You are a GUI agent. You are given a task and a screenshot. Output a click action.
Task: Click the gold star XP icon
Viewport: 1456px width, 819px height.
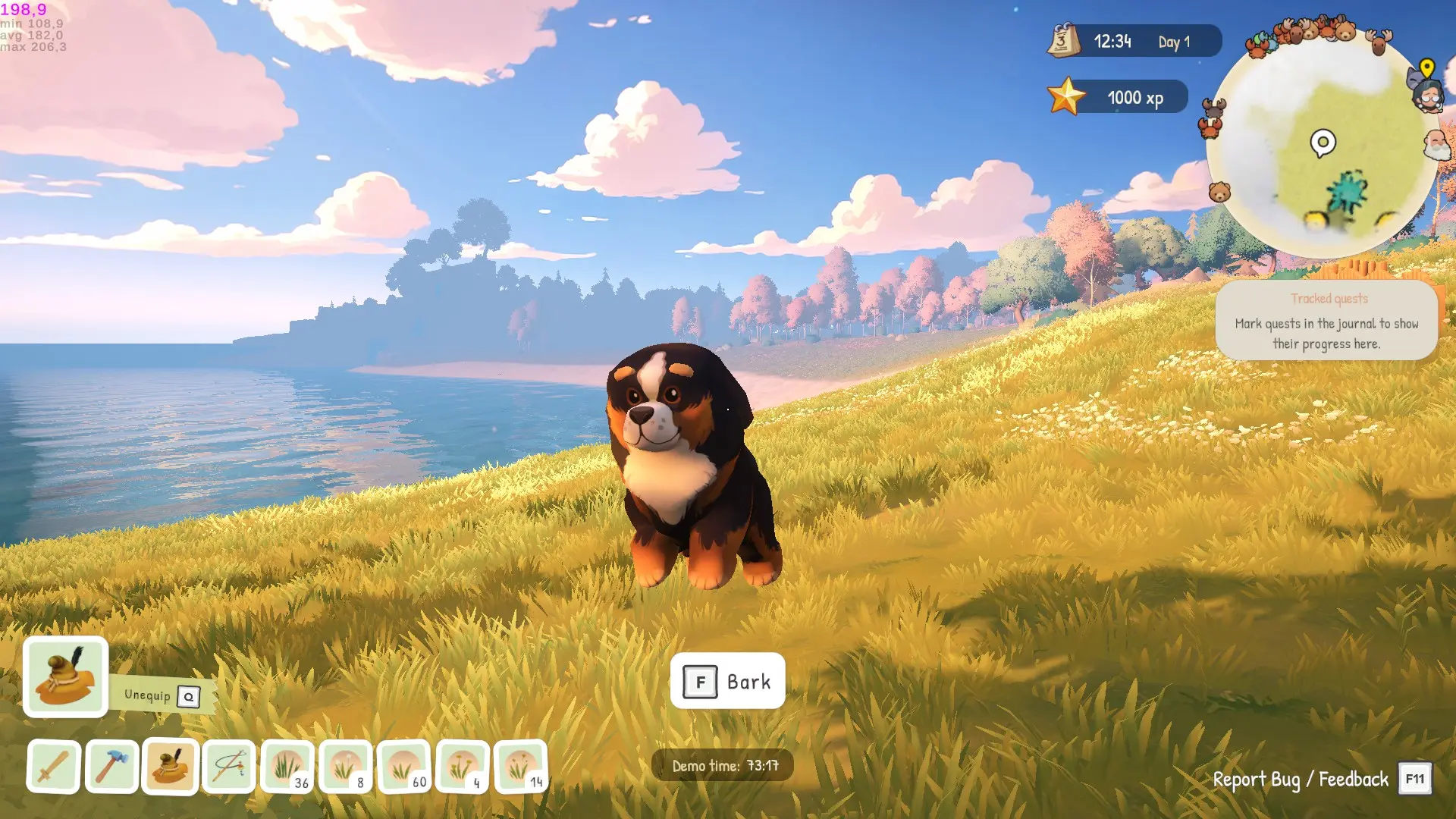[x=1066, y=97]
